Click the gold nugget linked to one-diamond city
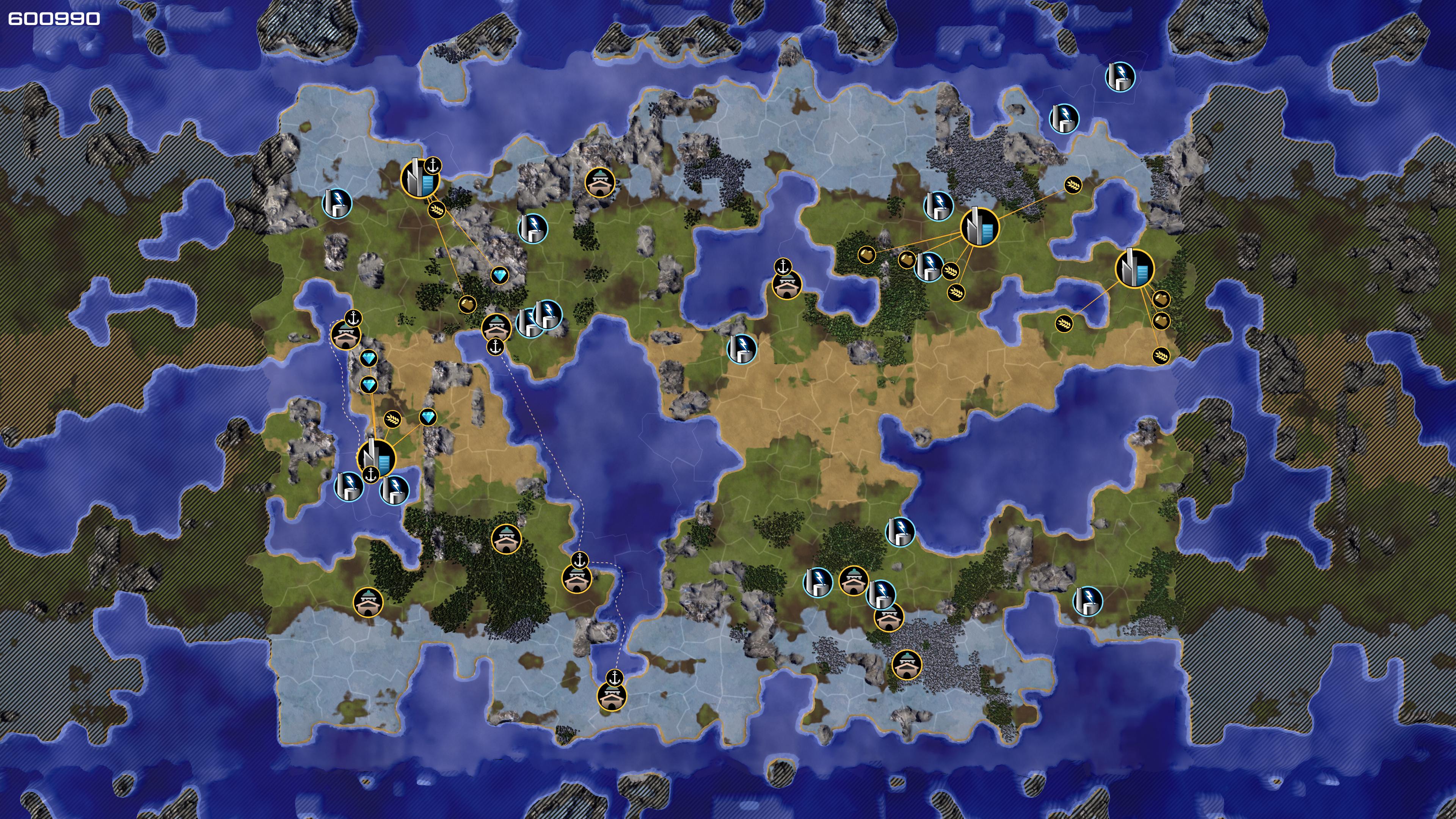The image size is (1456, 819). point(467,304)
